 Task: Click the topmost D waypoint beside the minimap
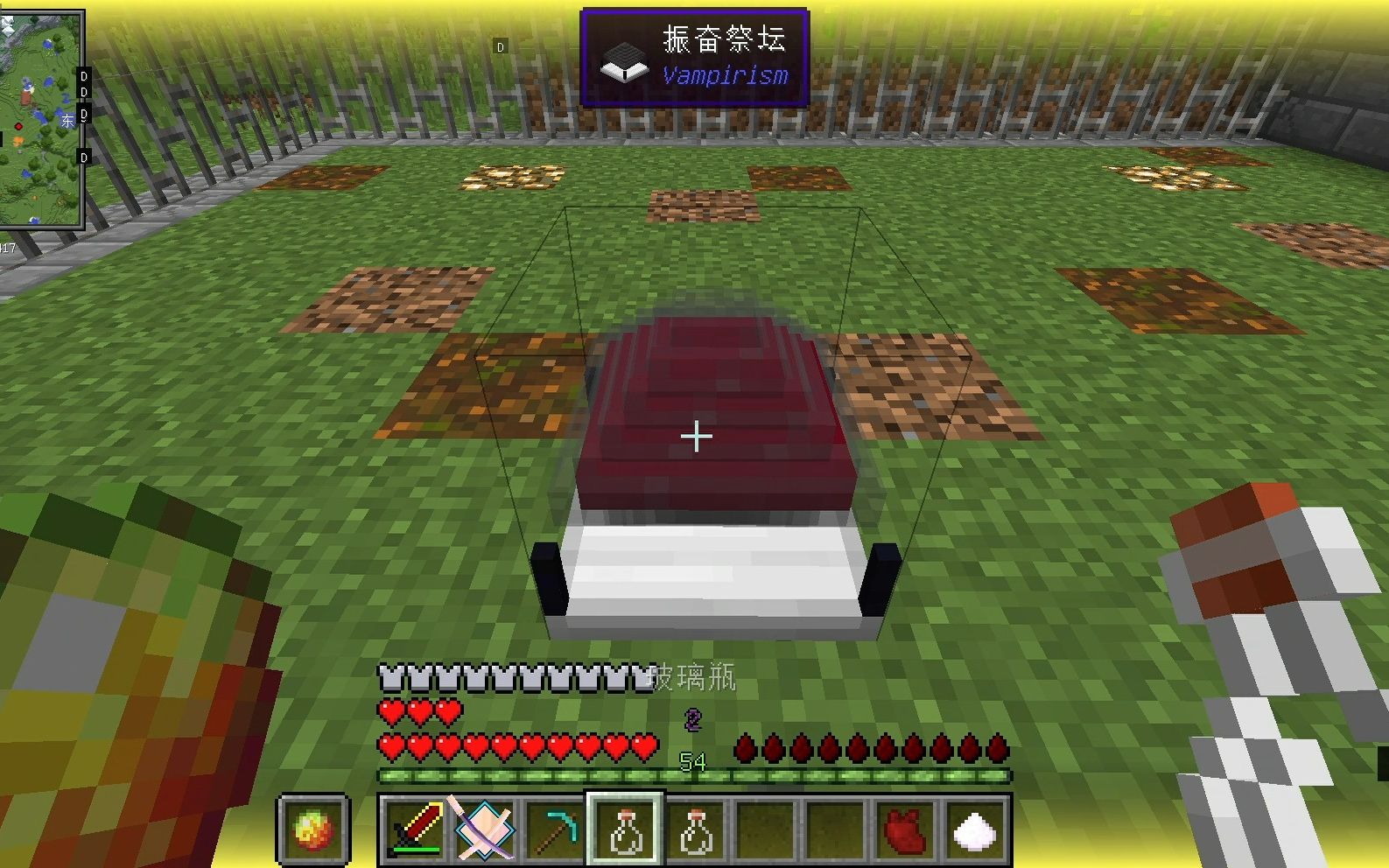pos(83,76)
